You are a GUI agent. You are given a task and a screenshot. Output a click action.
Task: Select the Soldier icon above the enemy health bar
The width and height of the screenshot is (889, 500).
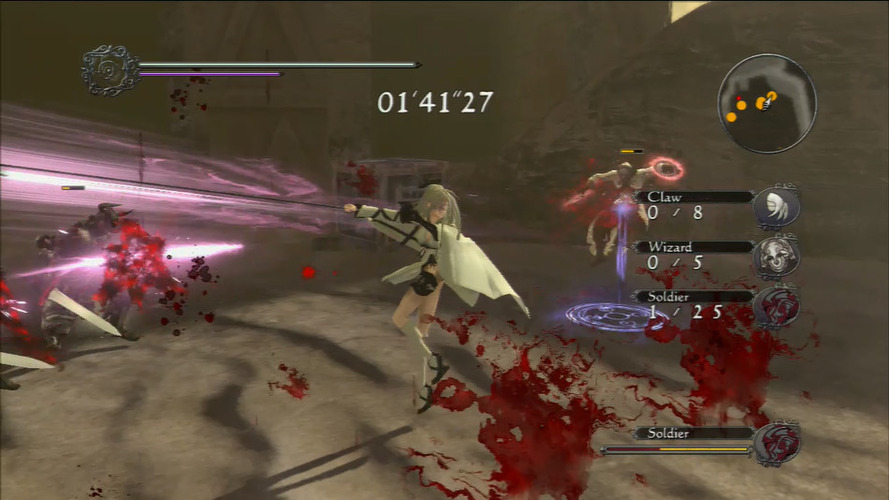(776, 443)
